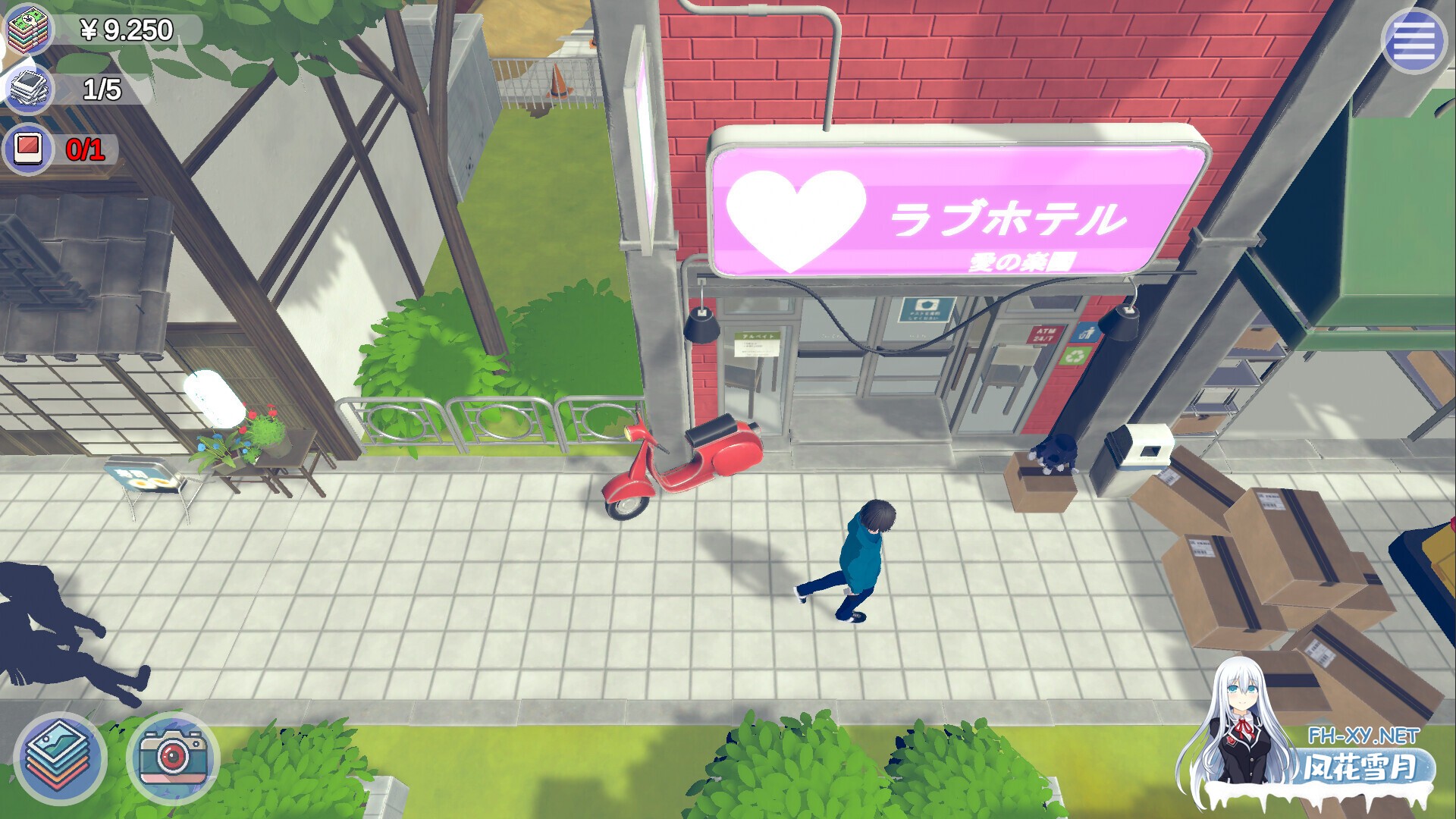Viewport: 1456px width, 819px height.
Task: Open the photo gallery album
Action: click(x=61, y=754)
